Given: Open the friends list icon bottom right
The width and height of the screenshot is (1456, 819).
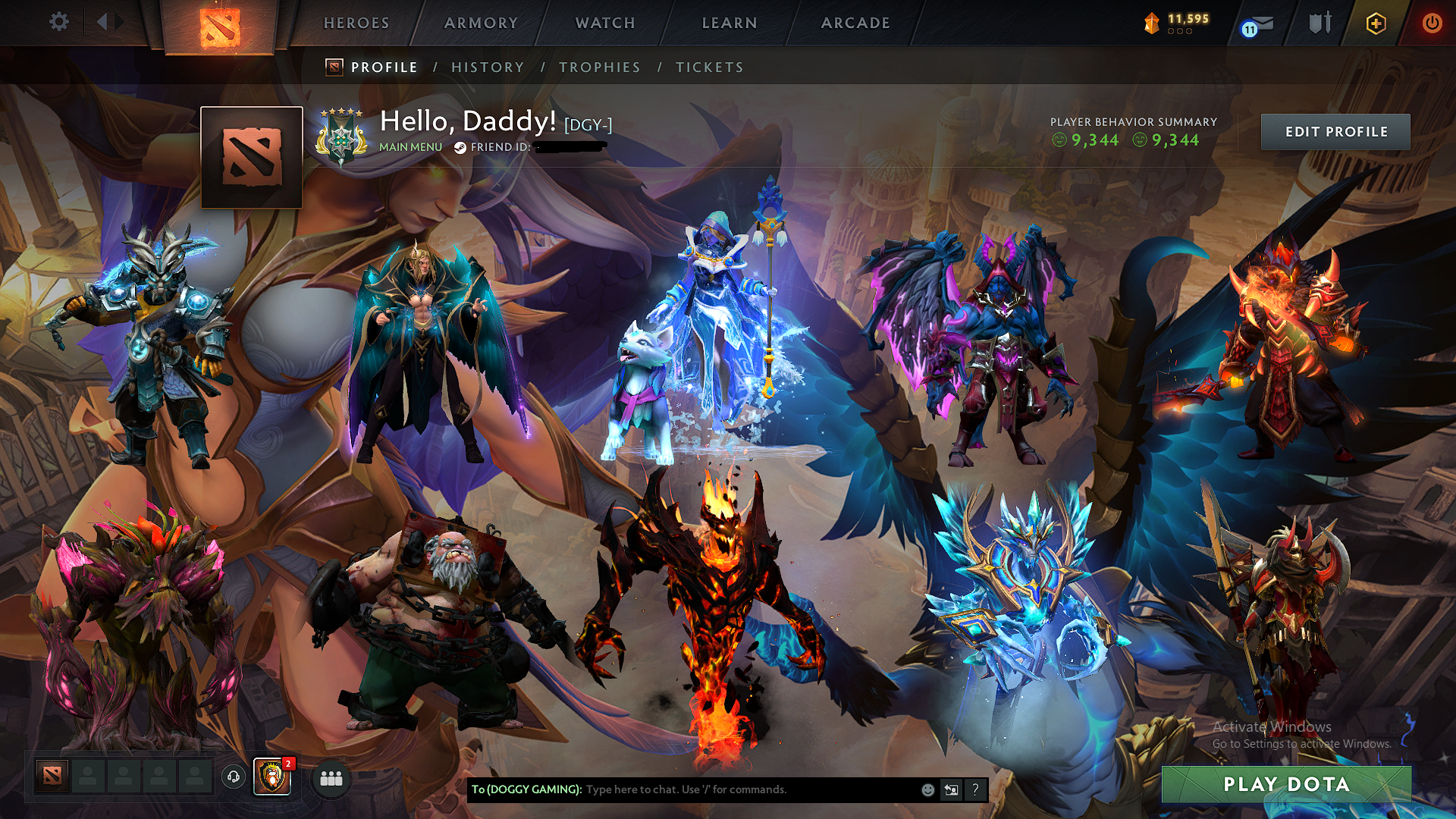Looking at the screenshot, I should point(330,778).
